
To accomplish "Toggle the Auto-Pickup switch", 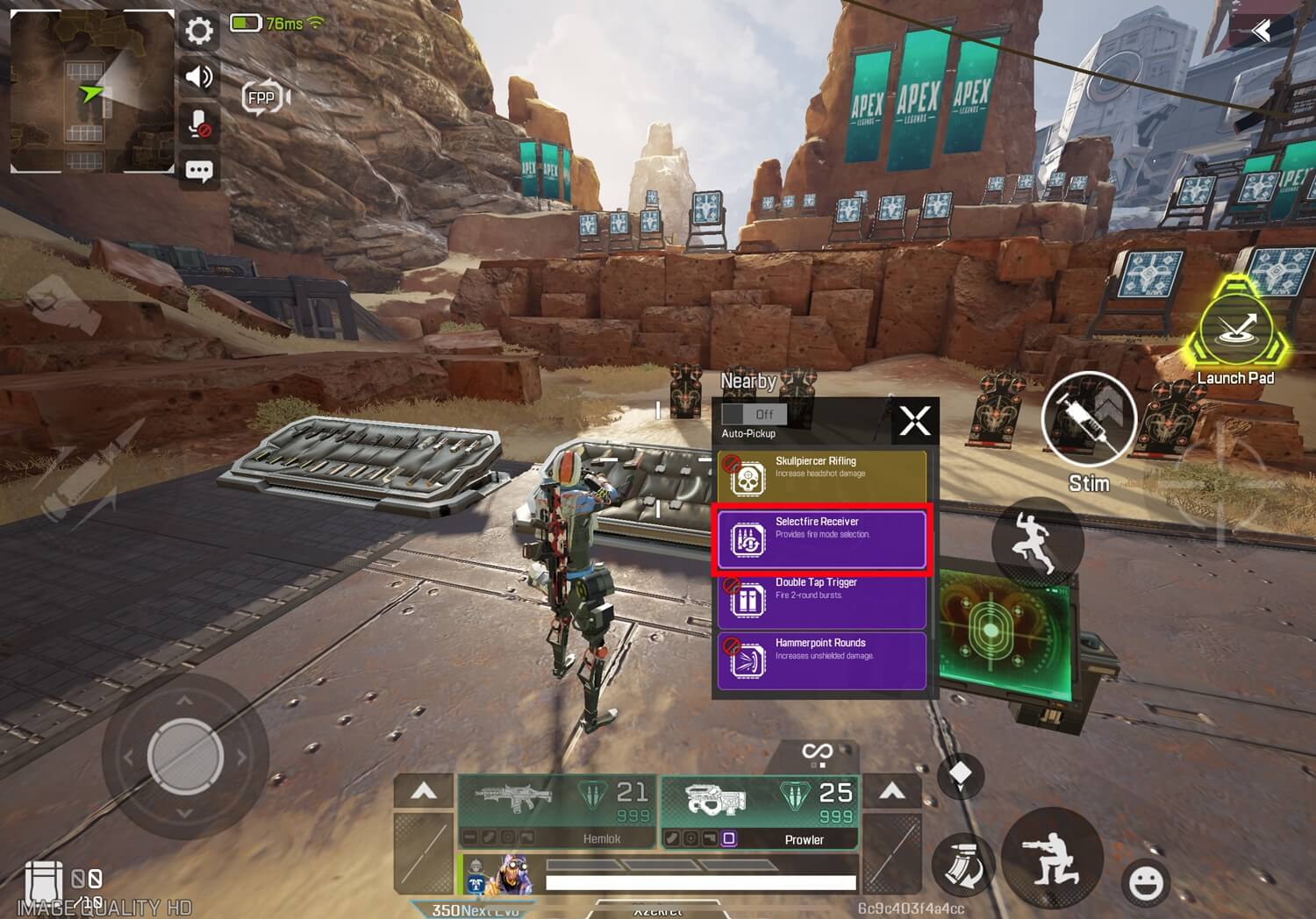I will click(754, 414).
